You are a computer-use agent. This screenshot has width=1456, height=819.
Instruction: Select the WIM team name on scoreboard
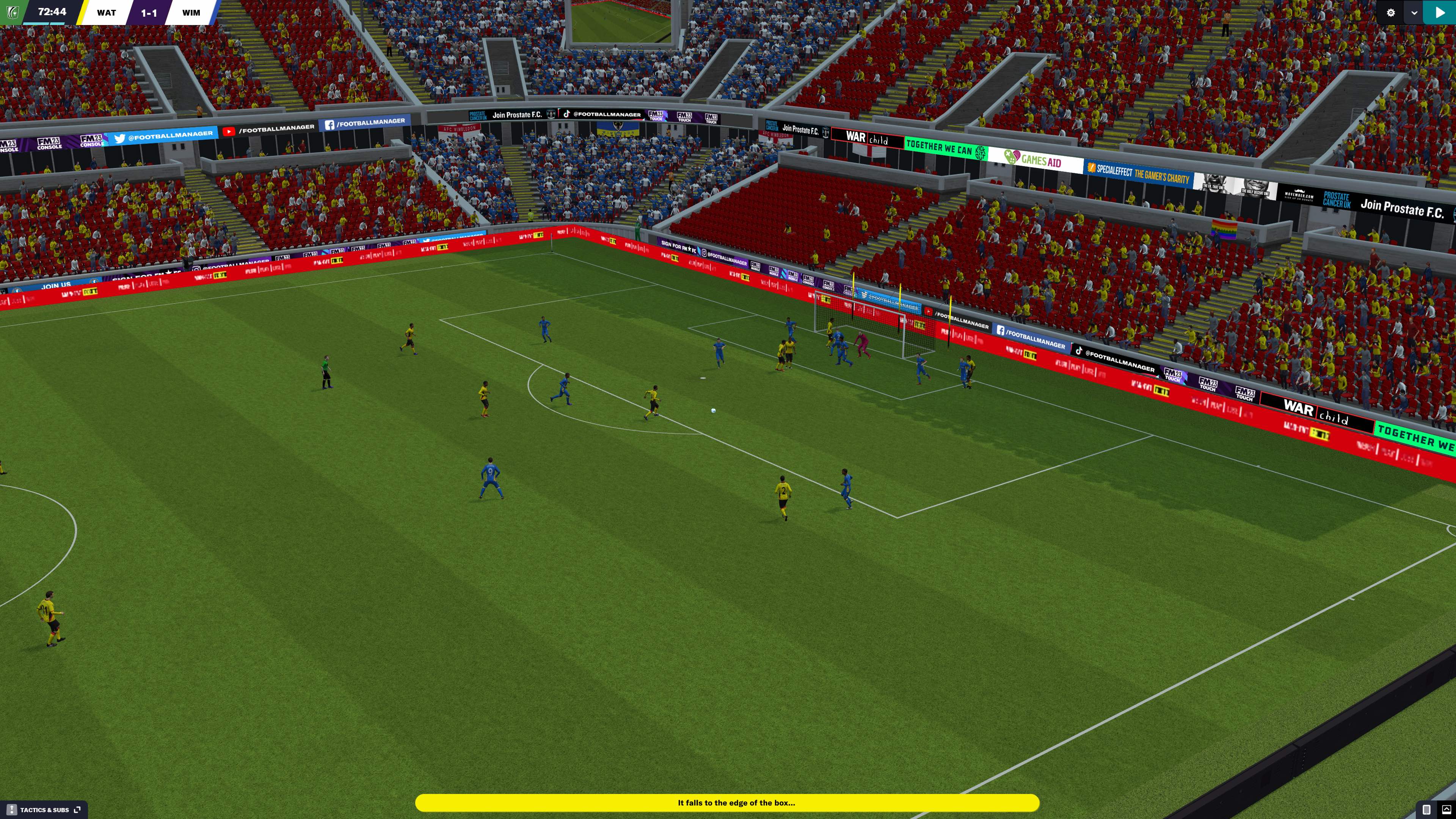pyautogui.click(x=191, y=13)
